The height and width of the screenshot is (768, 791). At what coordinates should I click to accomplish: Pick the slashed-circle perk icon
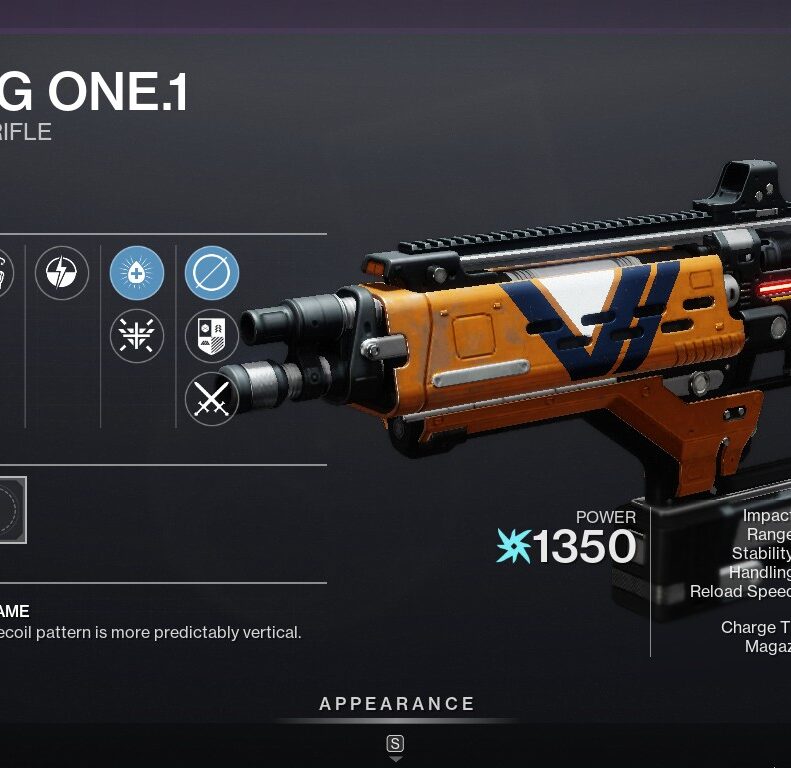(x=212, y=273)
